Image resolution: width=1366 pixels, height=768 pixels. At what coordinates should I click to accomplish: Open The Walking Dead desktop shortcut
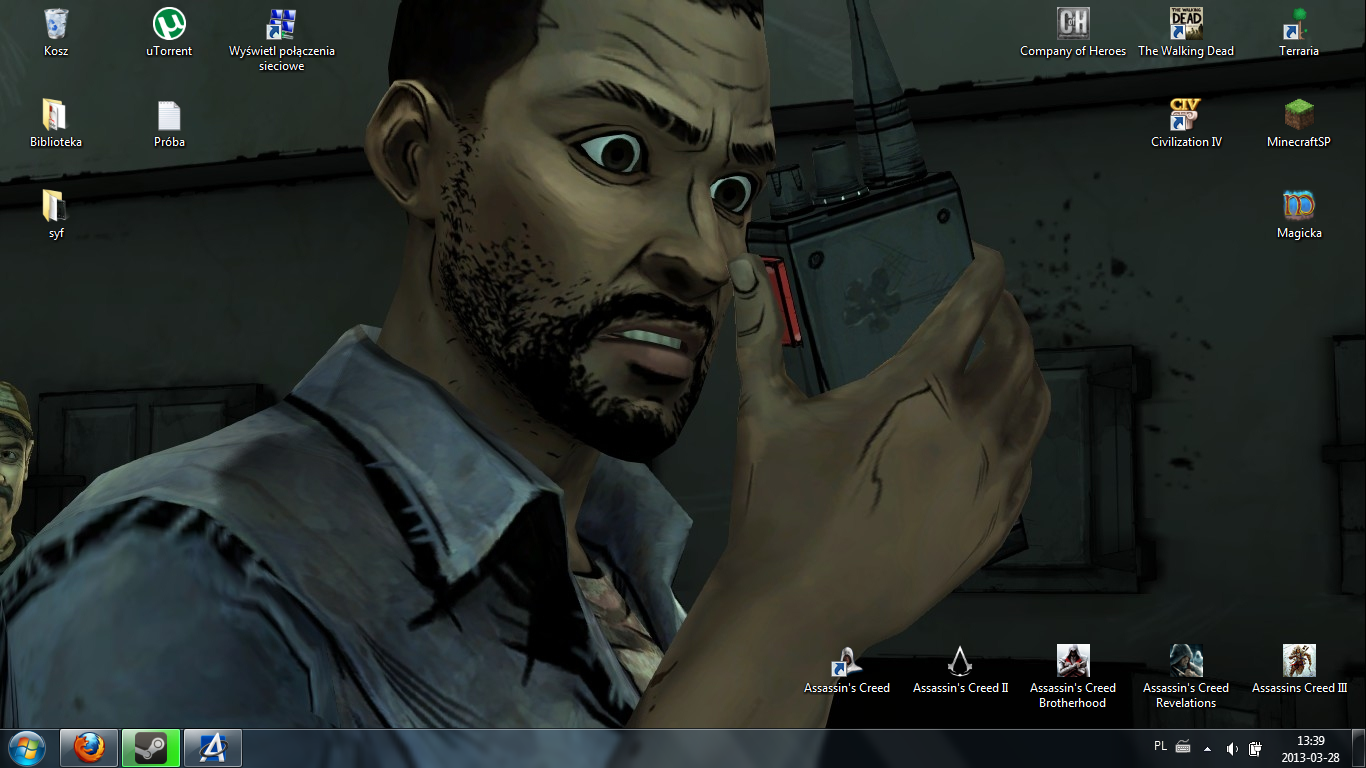point(1185,25)
